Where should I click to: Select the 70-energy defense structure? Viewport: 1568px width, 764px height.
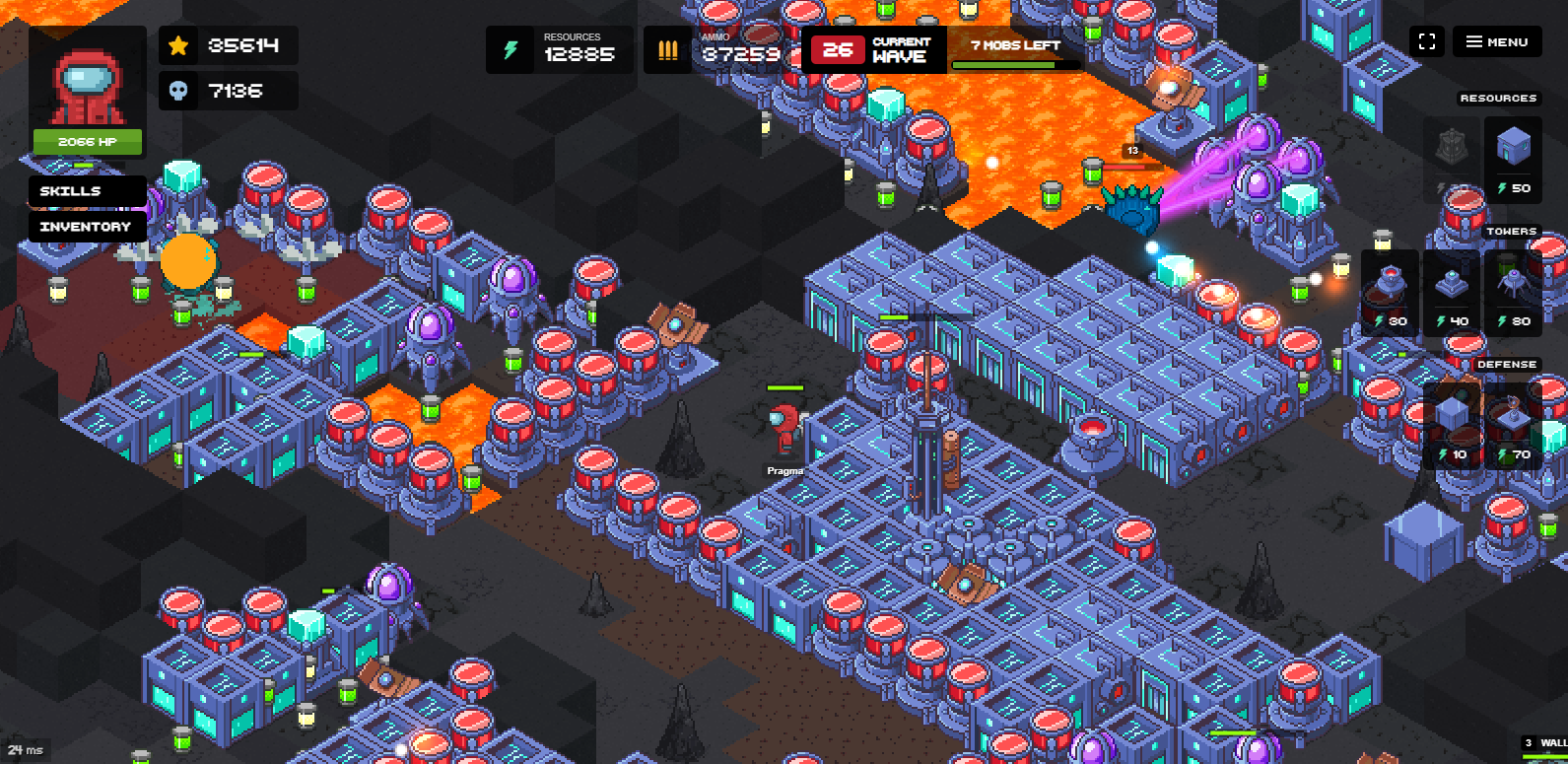[x=1513, y=426]
